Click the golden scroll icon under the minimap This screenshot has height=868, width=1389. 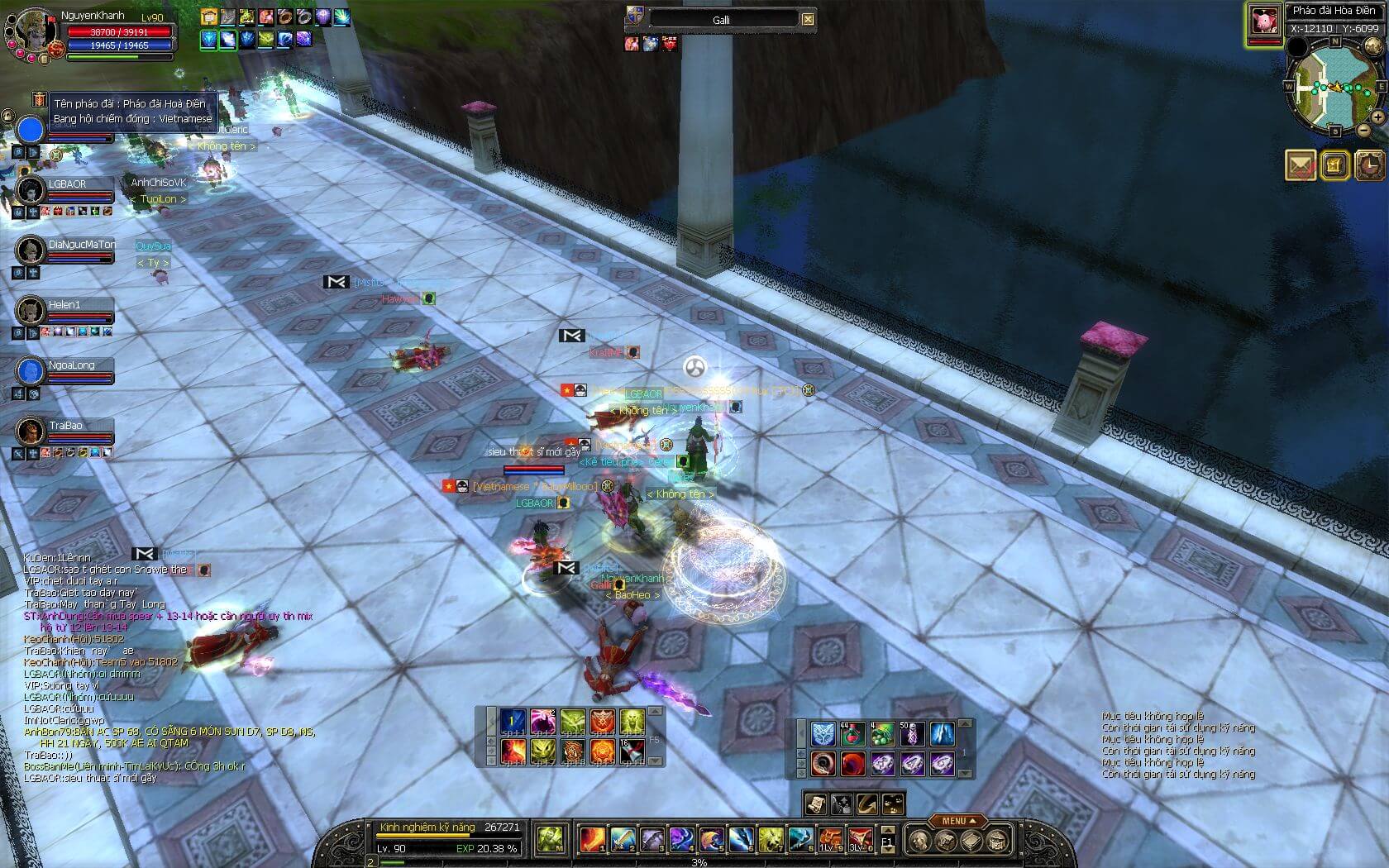coord(1334,165)
